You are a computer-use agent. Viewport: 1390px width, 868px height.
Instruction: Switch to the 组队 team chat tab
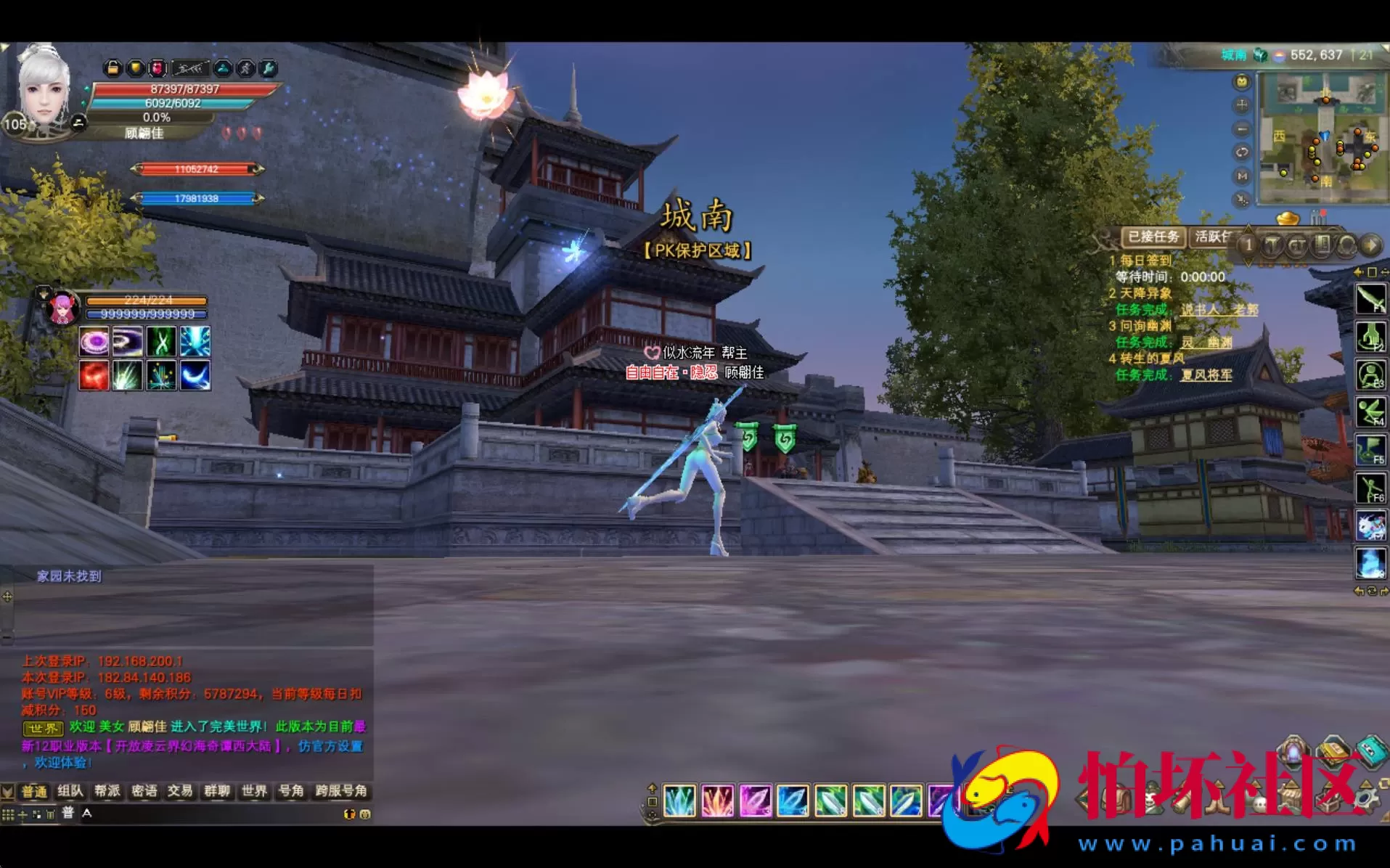pos(70,790)
